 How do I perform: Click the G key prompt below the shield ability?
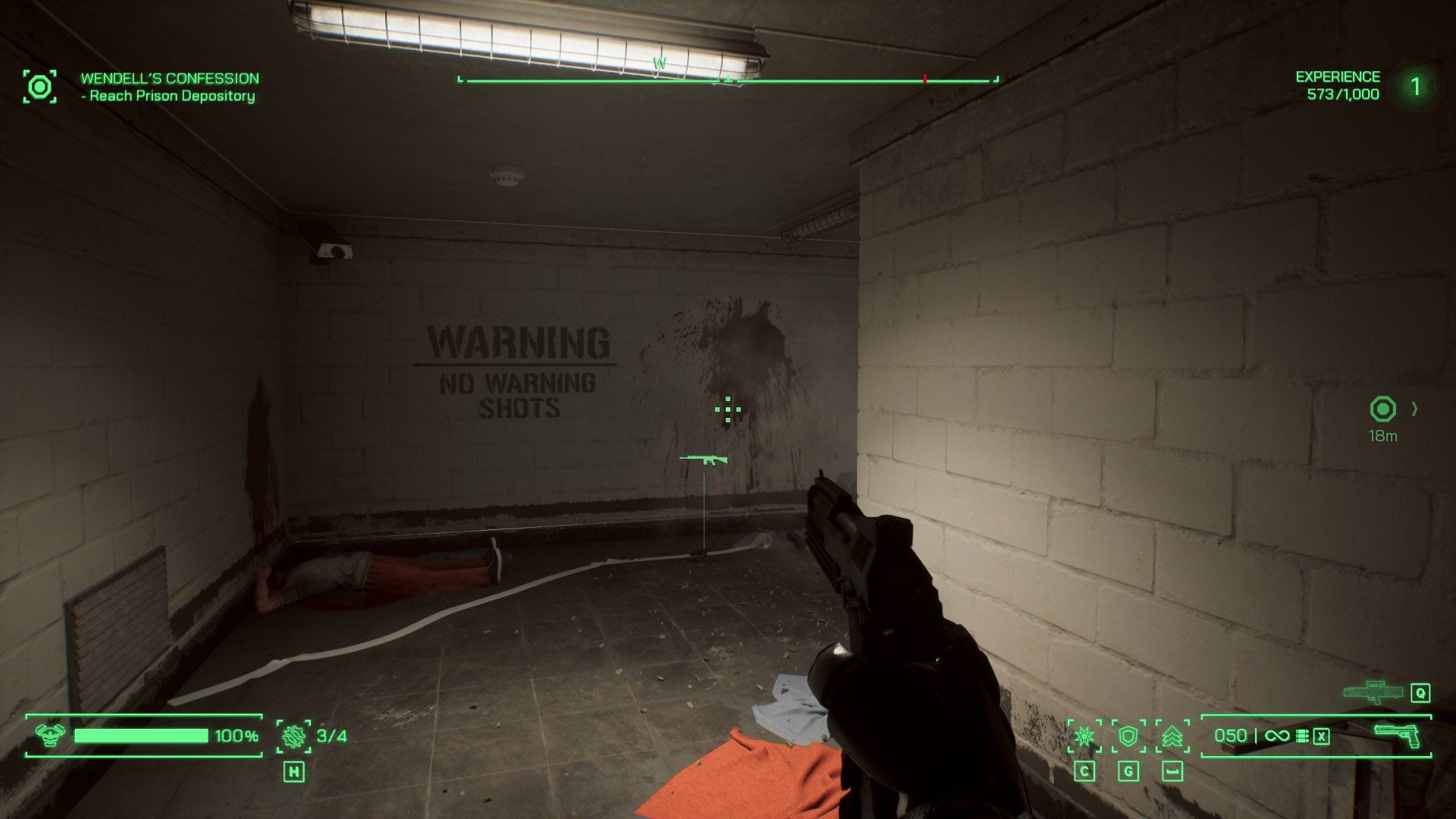(1128, 770)
